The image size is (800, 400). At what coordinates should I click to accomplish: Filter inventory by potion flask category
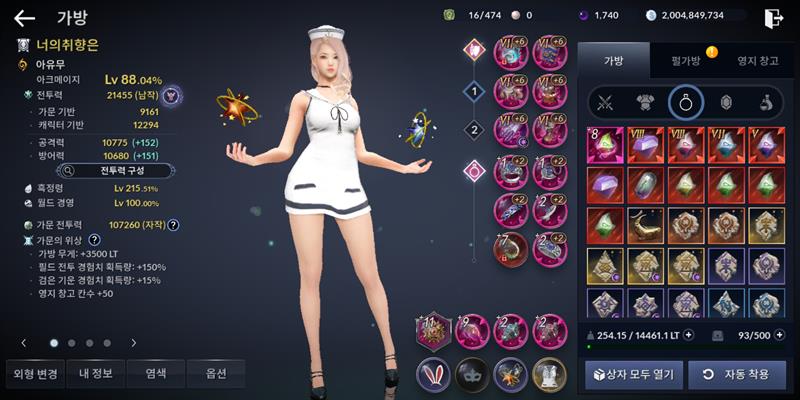pos(764,101)
